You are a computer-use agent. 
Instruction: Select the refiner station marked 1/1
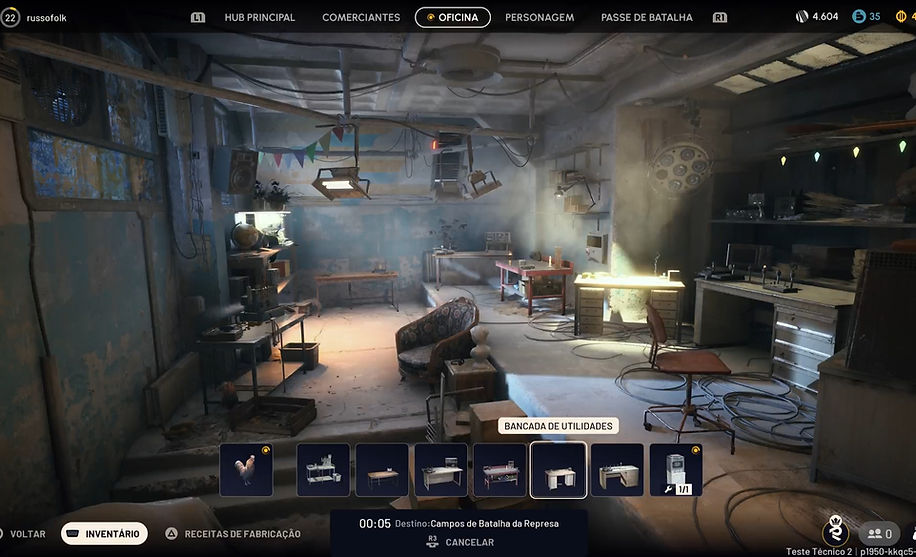(x=676, y=470)
